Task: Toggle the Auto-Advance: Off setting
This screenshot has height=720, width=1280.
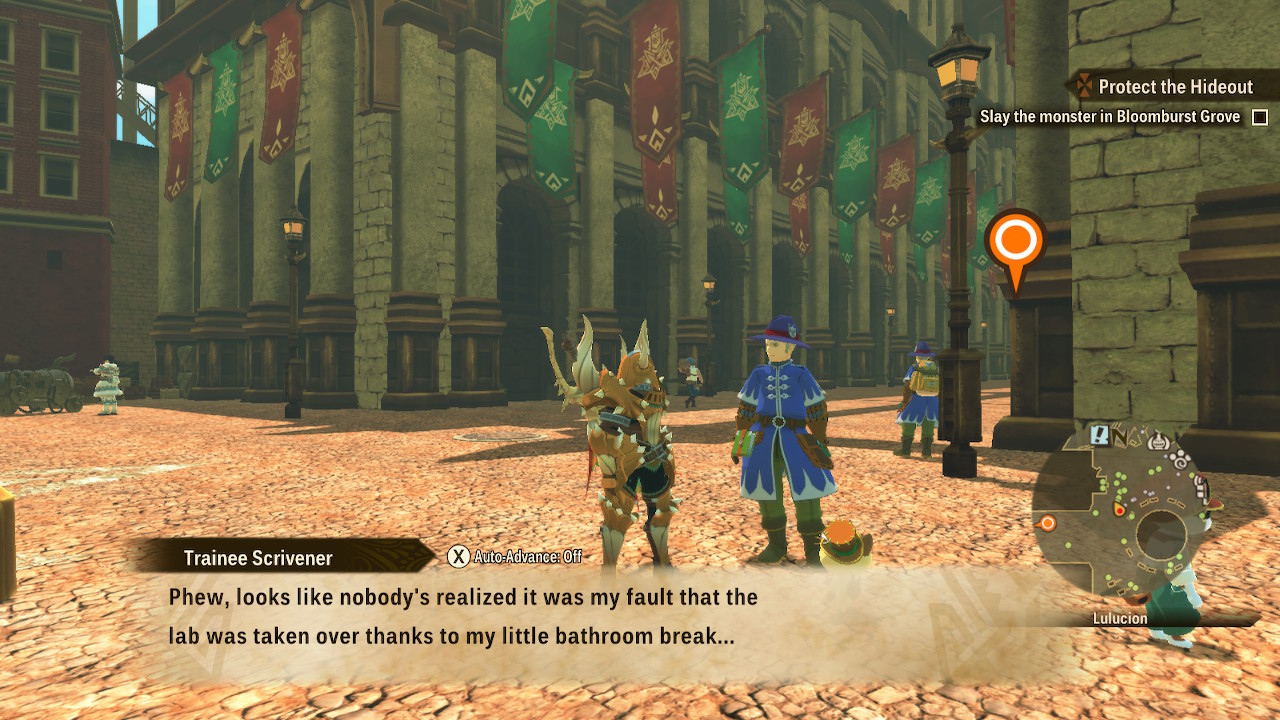Action: coord(515,557)
